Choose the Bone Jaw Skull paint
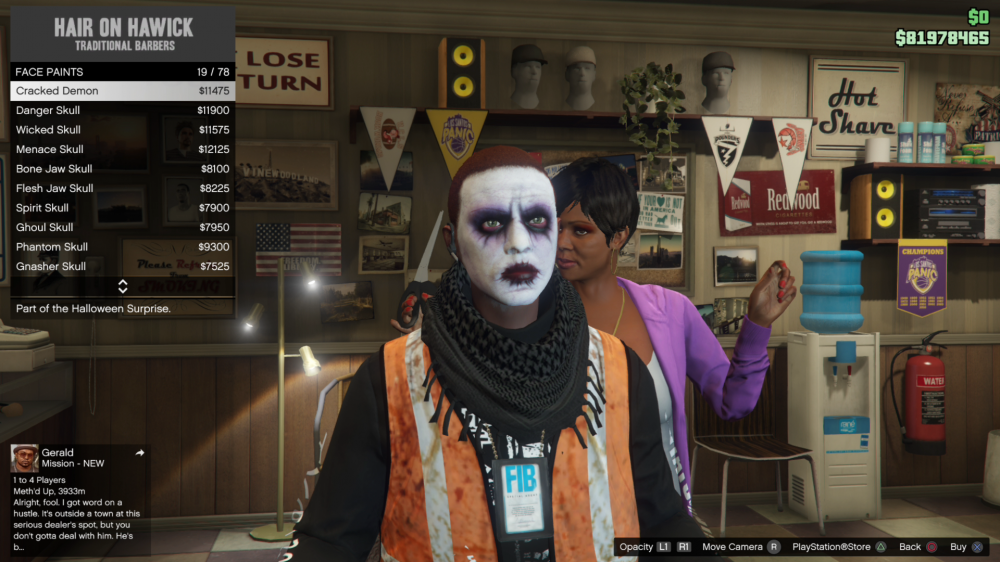 point(122,169)
